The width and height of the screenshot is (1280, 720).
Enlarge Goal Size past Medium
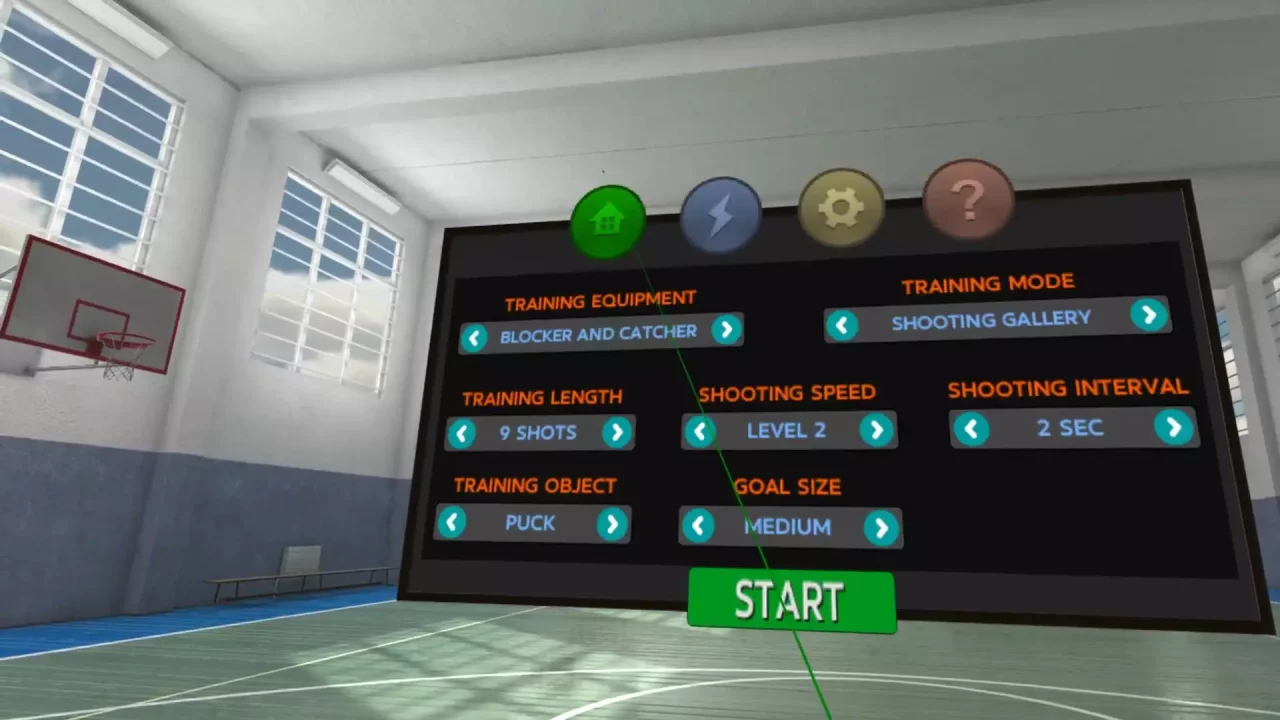(882, 528)
